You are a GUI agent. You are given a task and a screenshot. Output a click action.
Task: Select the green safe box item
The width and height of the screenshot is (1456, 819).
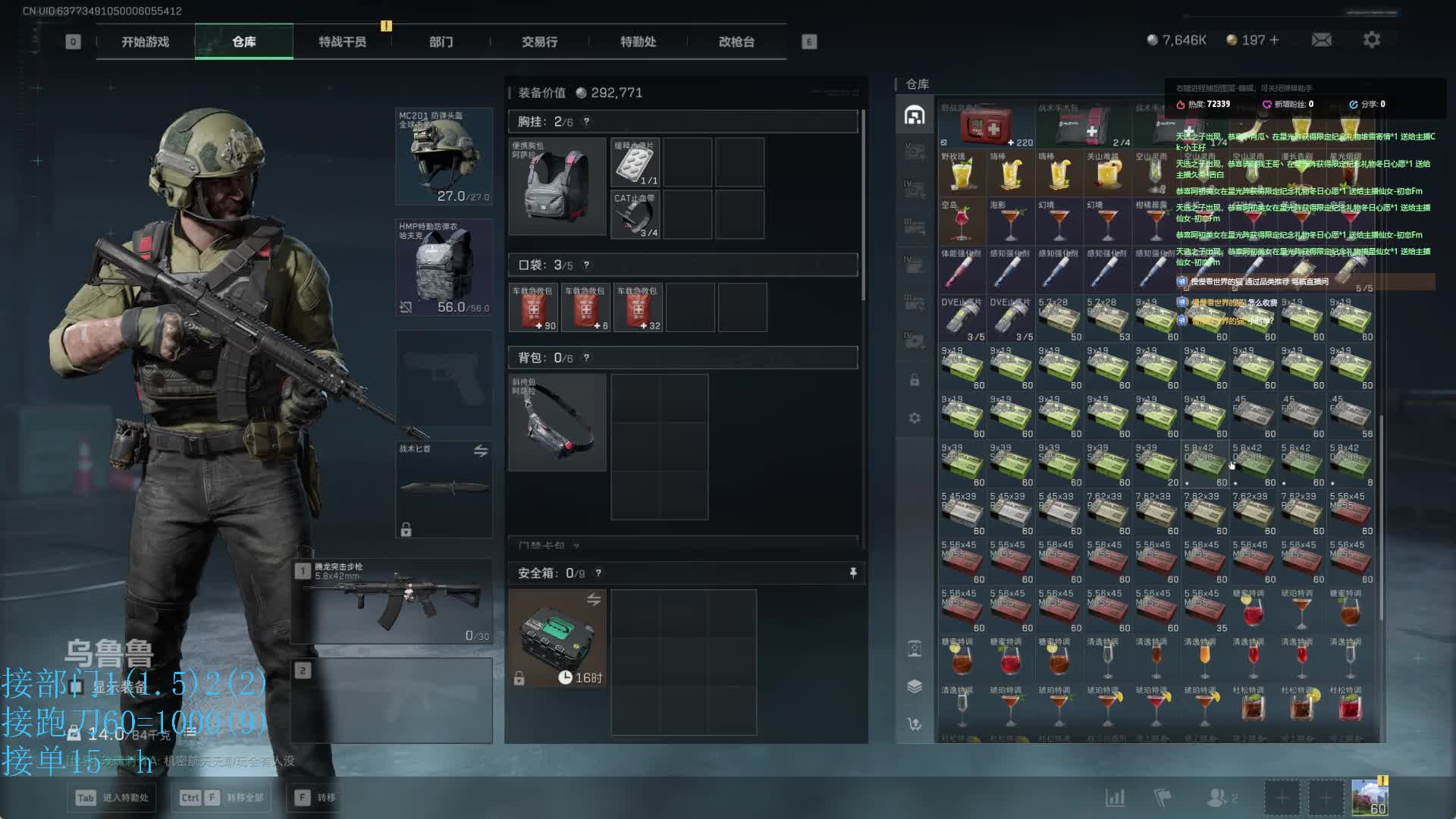(x=557, y=639)
